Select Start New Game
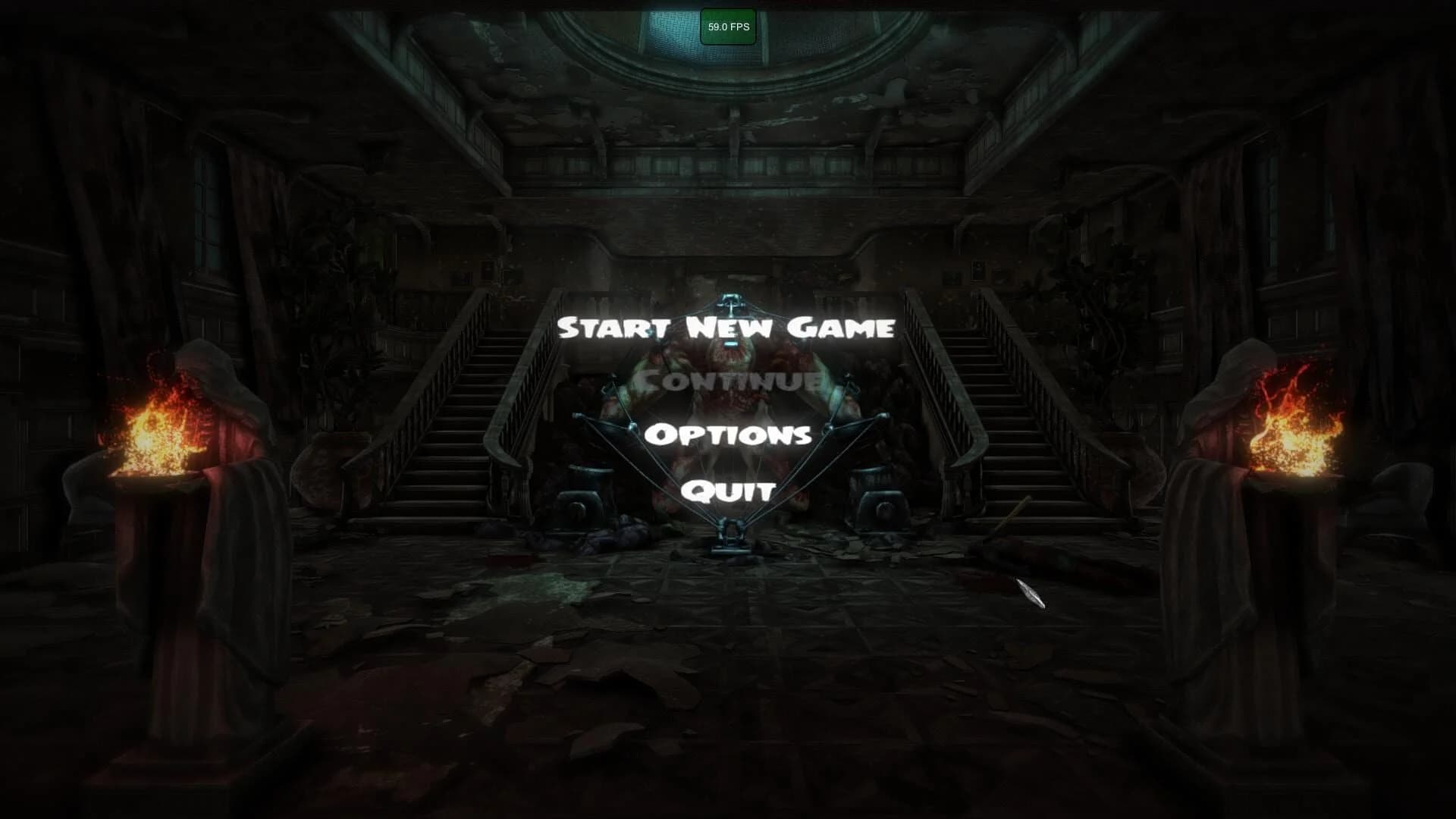This screenshot has height=819, width=1456. [726, 328]
